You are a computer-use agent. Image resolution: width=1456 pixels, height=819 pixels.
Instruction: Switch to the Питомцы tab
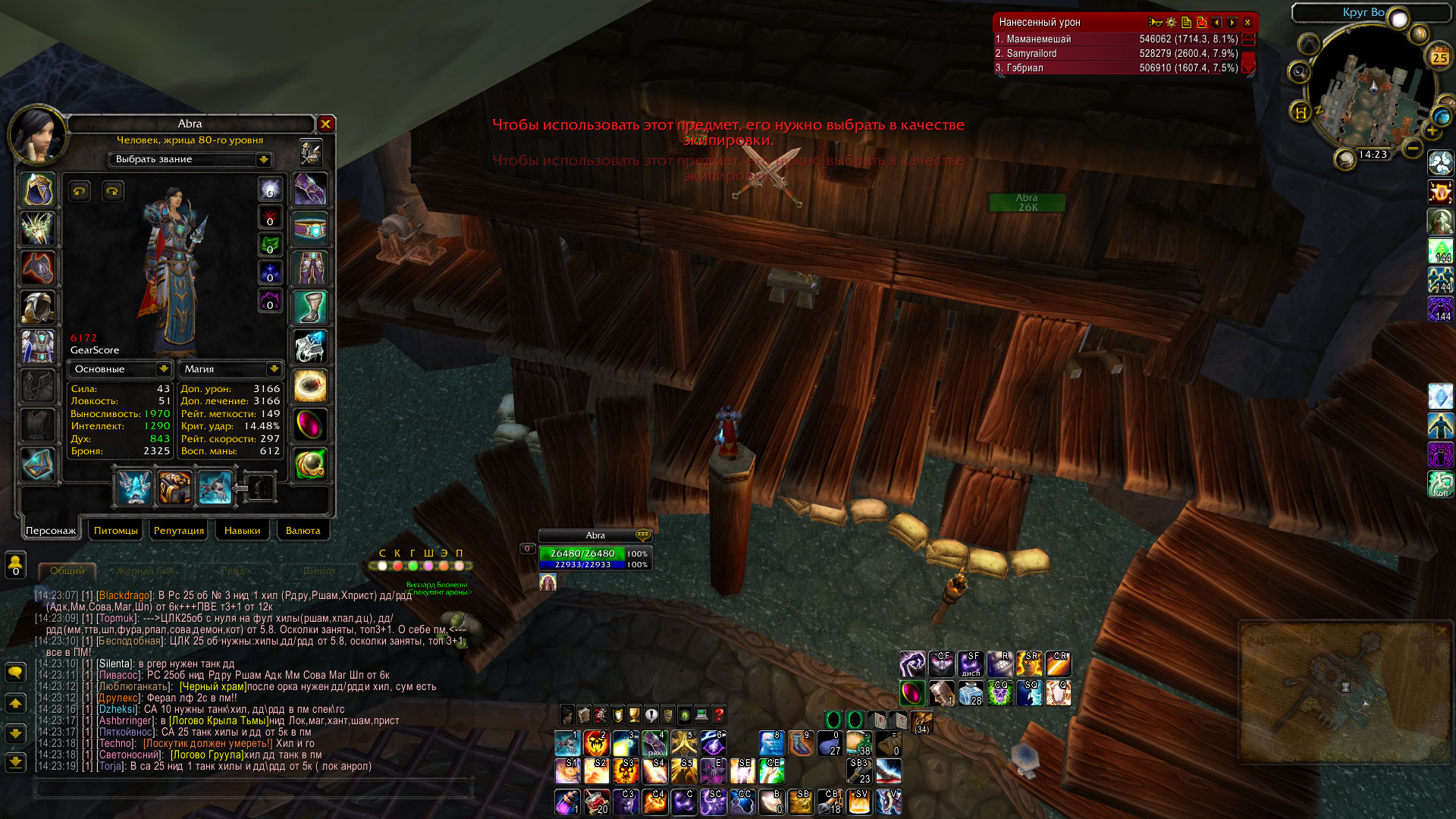(116, 530)
